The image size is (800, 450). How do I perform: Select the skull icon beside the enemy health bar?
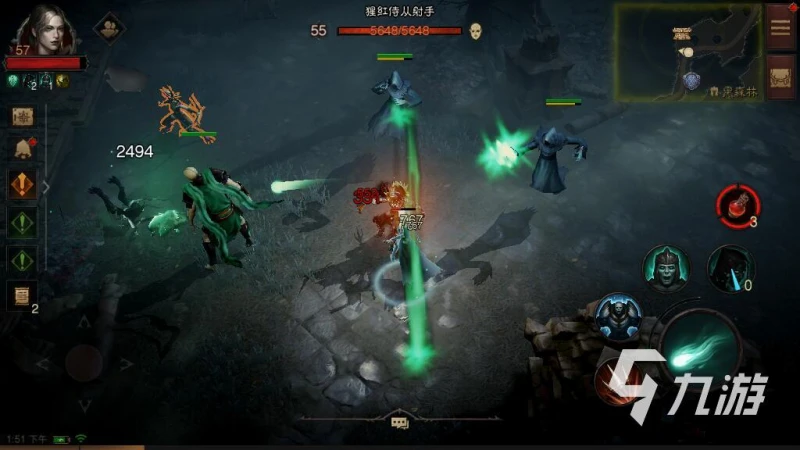point(476,31)
